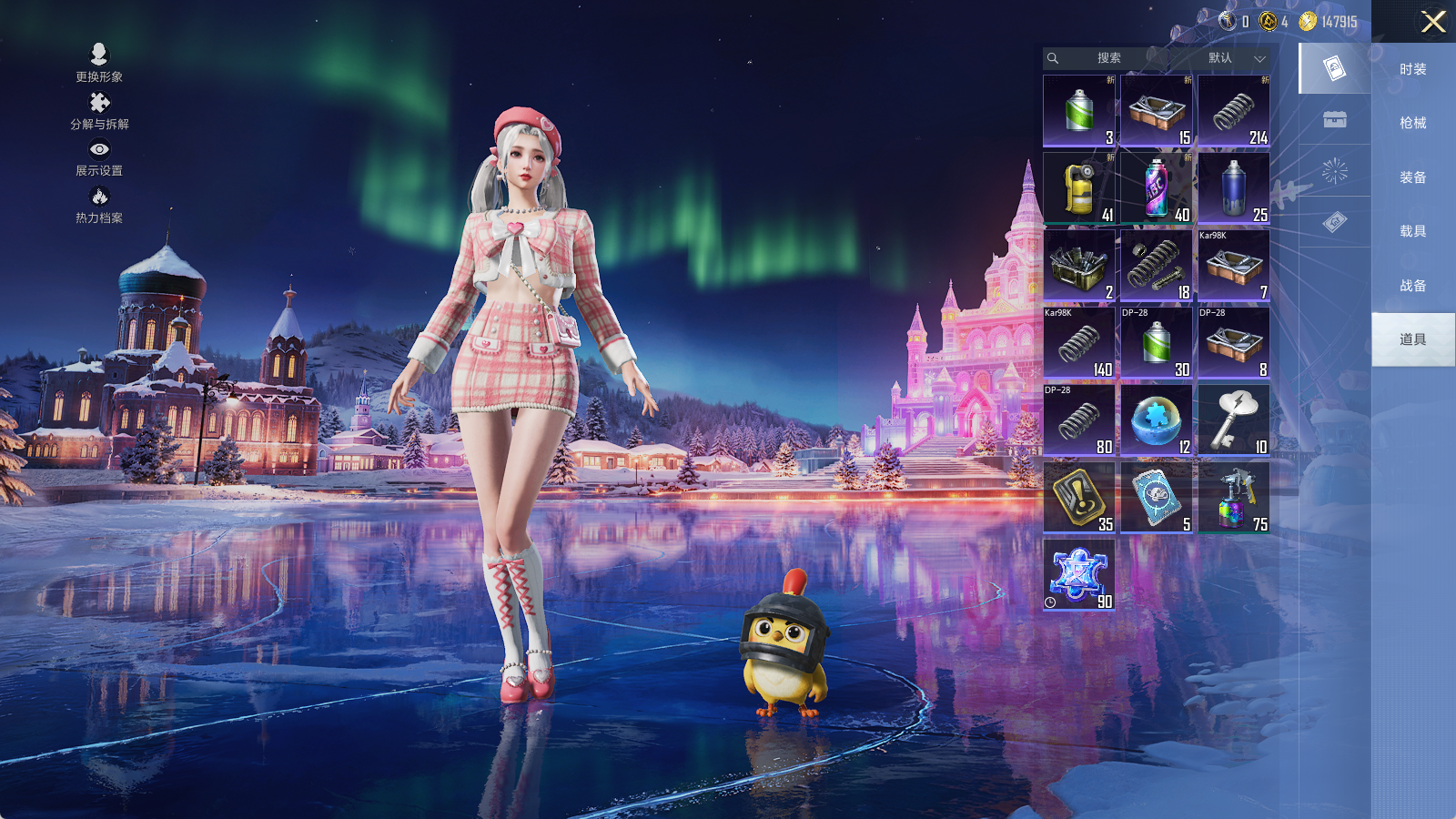1456x819 pixels.
Task: Open 热力档案 profile button
Action: tap(99, 205)
